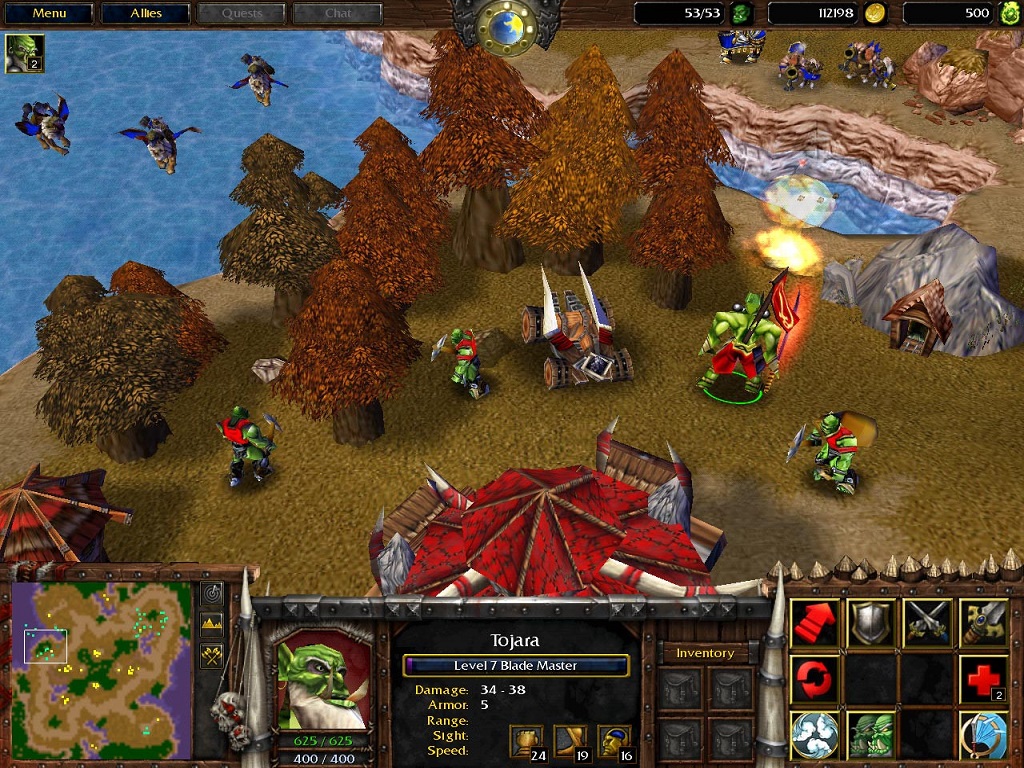This screenshot has width=1024, height=768.
Task: Select the Hold Position crossed swords
Action: (927, 622)
